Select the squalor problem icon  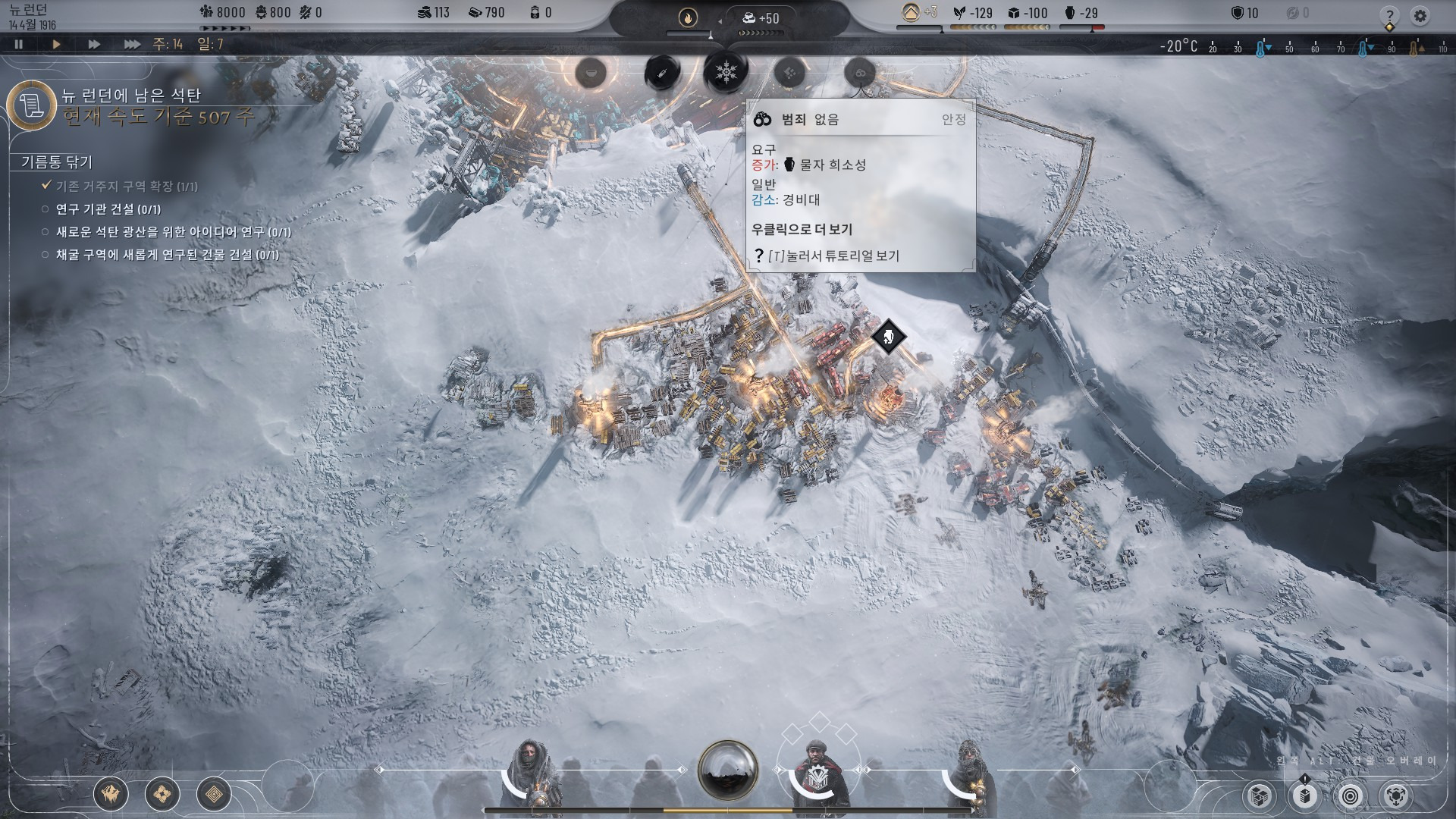click(x=789, y=73)
